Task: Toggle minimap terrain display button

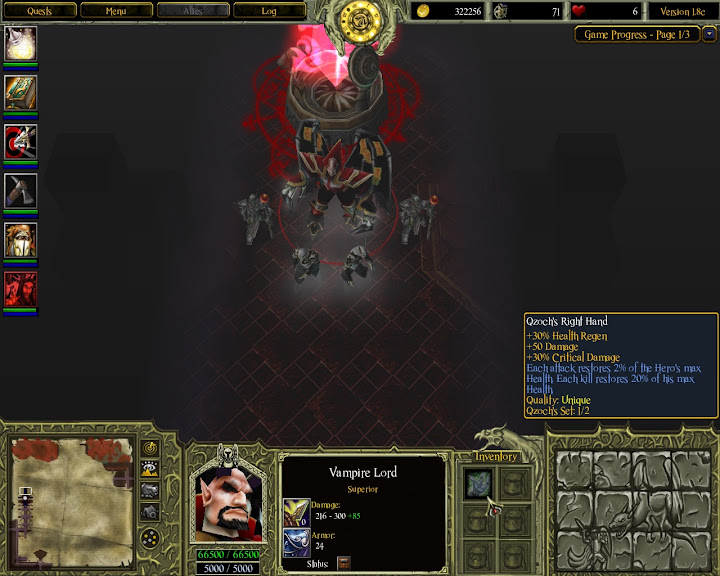Action: [150, 468]
